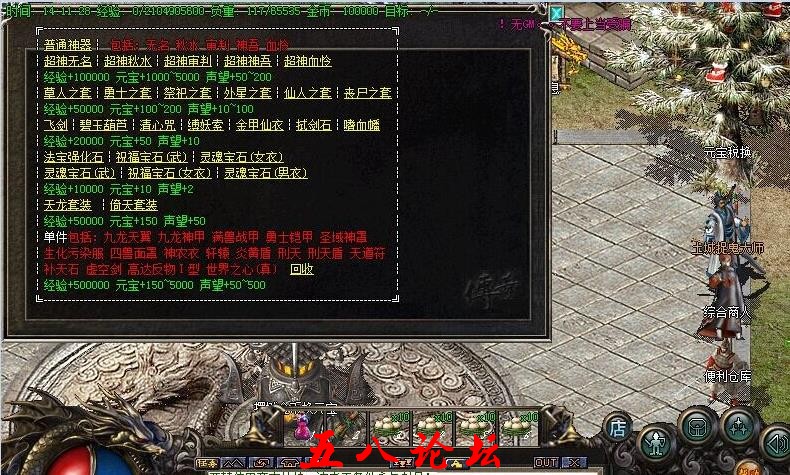Close the recycle dialog window
Viewport: 790px width, 475px height.
tap(556, 14)
